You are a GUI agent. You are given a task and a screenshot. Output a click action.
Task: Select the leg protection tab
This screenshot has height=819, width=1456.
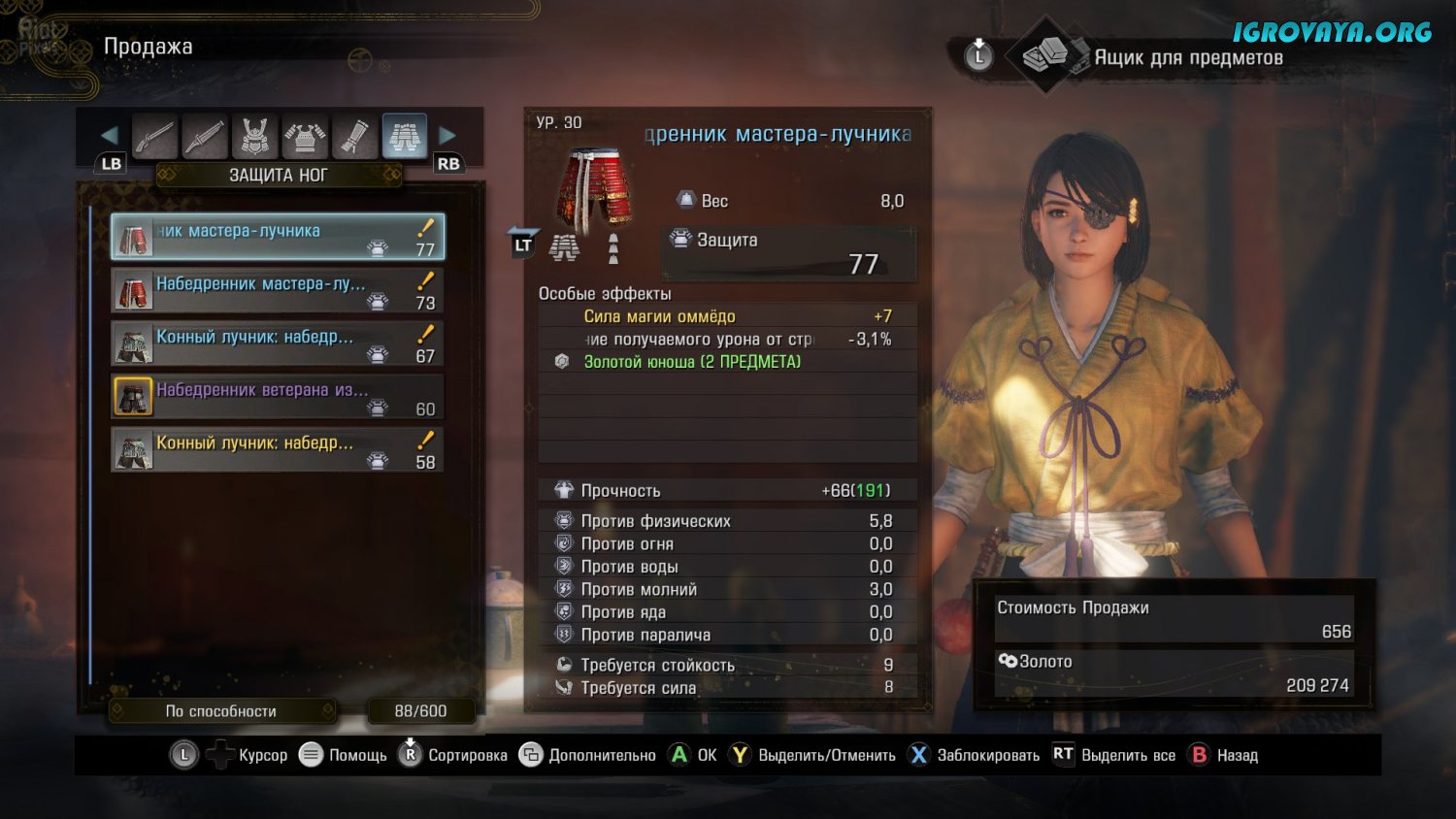coord(405,136)
